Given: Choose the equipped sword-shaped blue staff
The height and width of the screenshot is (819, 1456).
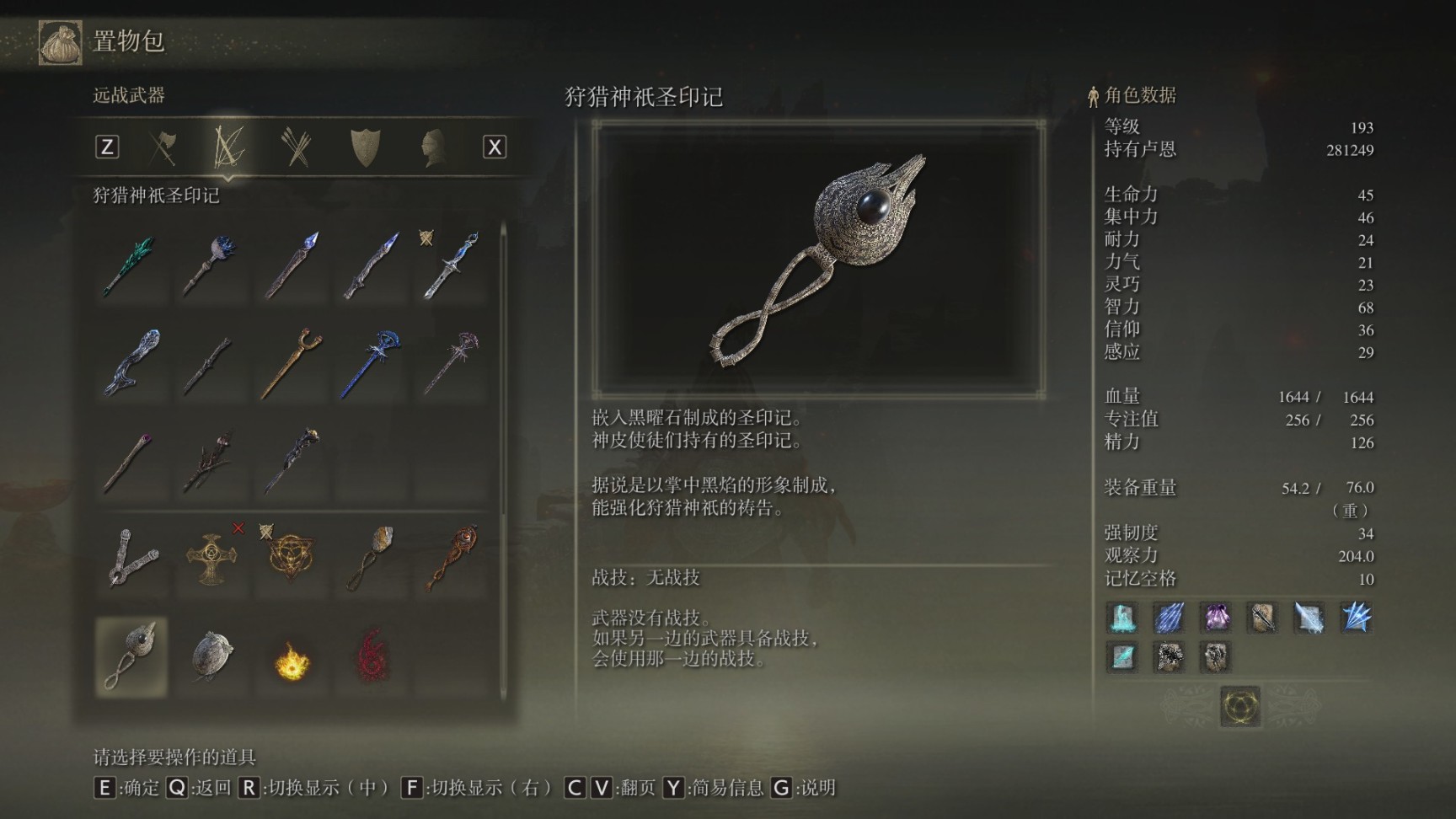Looking at the screenshot, I should (452, 265).
